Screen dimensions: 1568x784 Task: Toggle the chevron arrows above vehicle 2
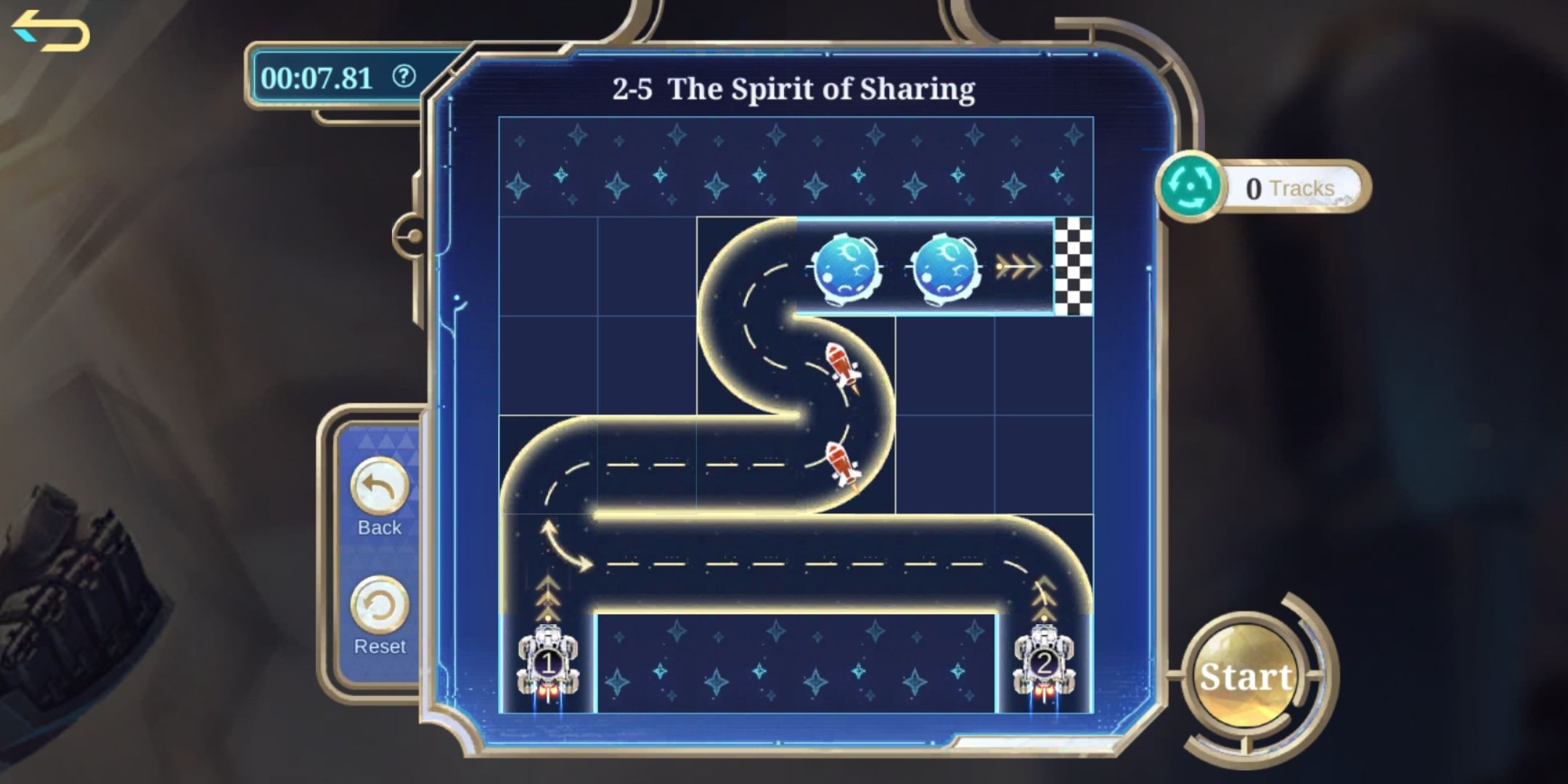click(1045, 599)
